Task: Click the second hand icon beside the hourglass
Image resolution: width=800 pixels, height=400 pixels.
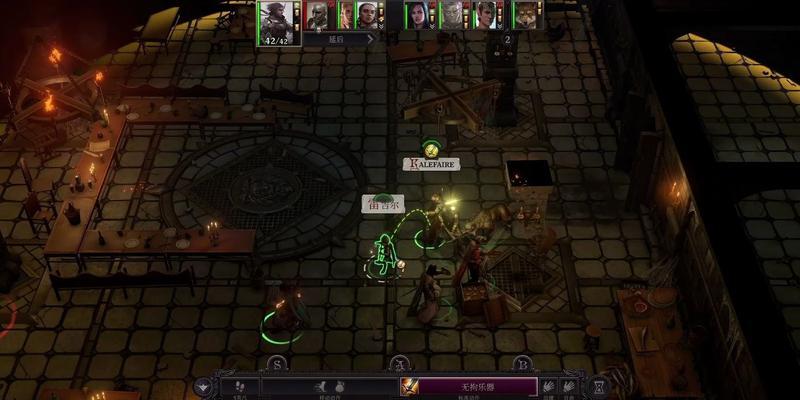Action: [x=571, y=386]
